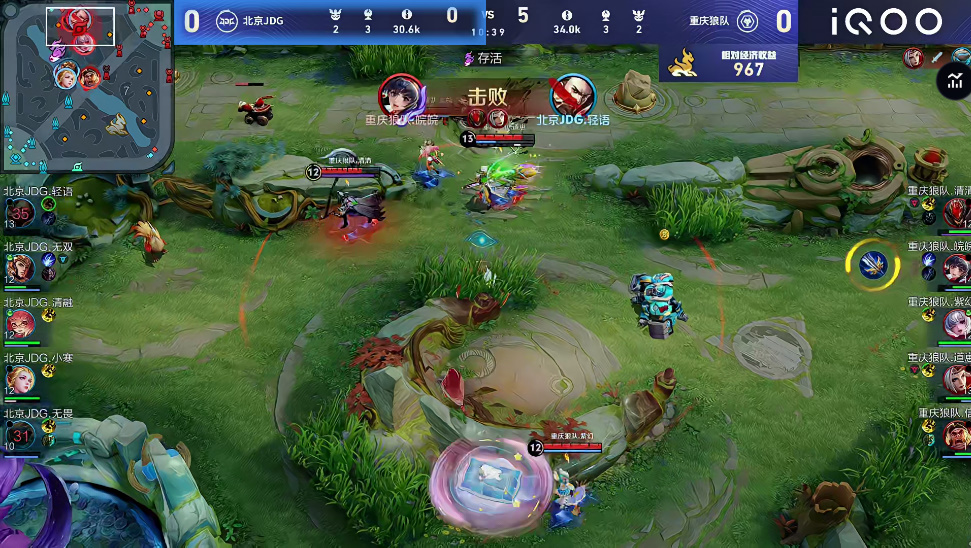
Task: Select player 北京JDG.无双 portrait
Action: 20,267
